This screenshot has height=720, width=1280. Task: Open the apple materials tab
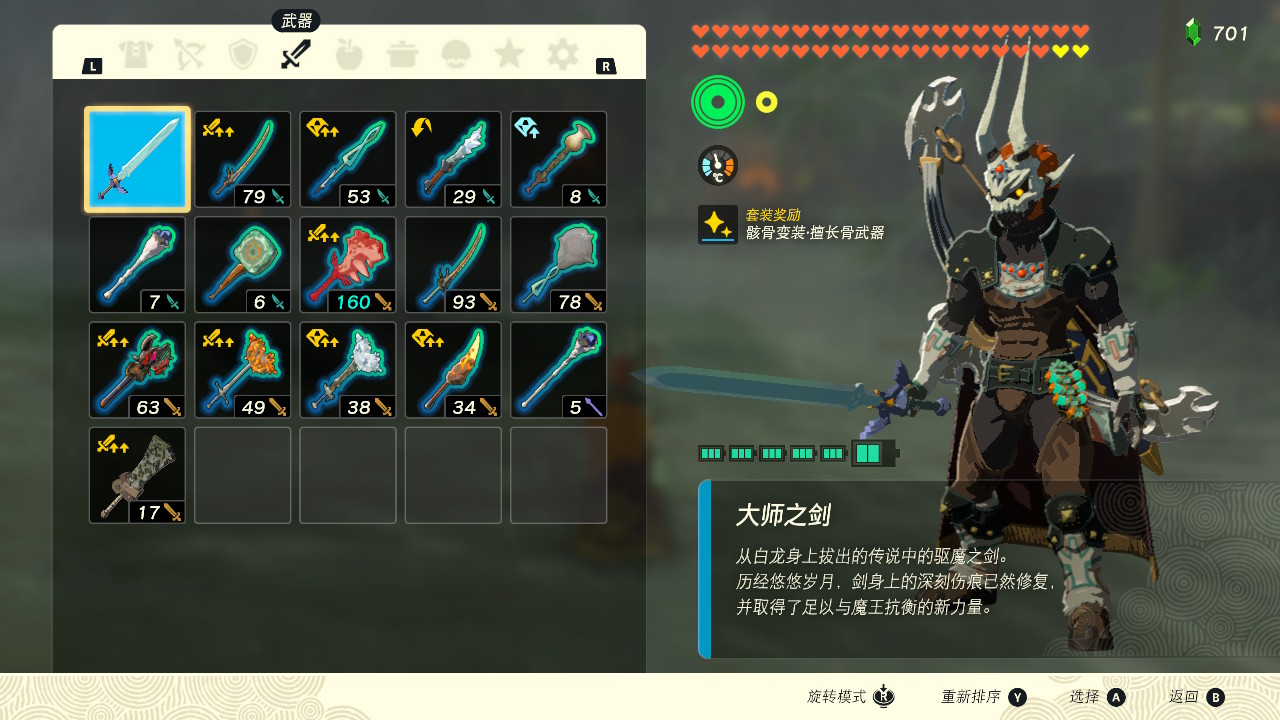[x=349, y=54]
